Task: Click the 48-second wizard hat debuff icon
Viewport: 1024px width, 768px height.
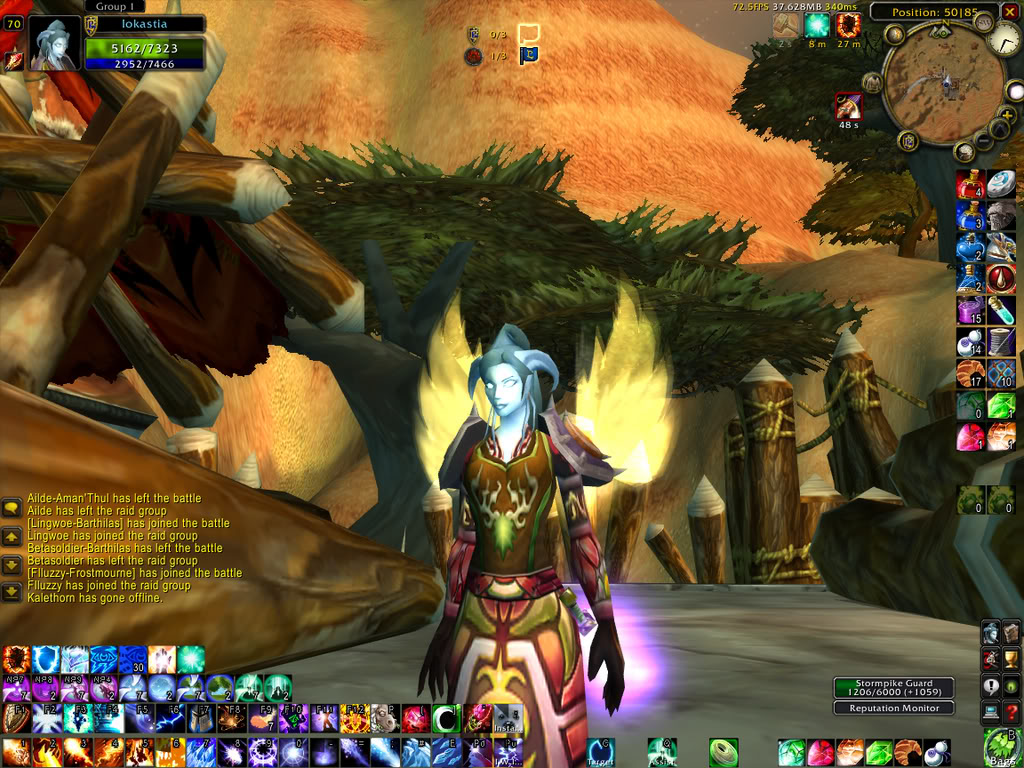Action: click(848, 106)
